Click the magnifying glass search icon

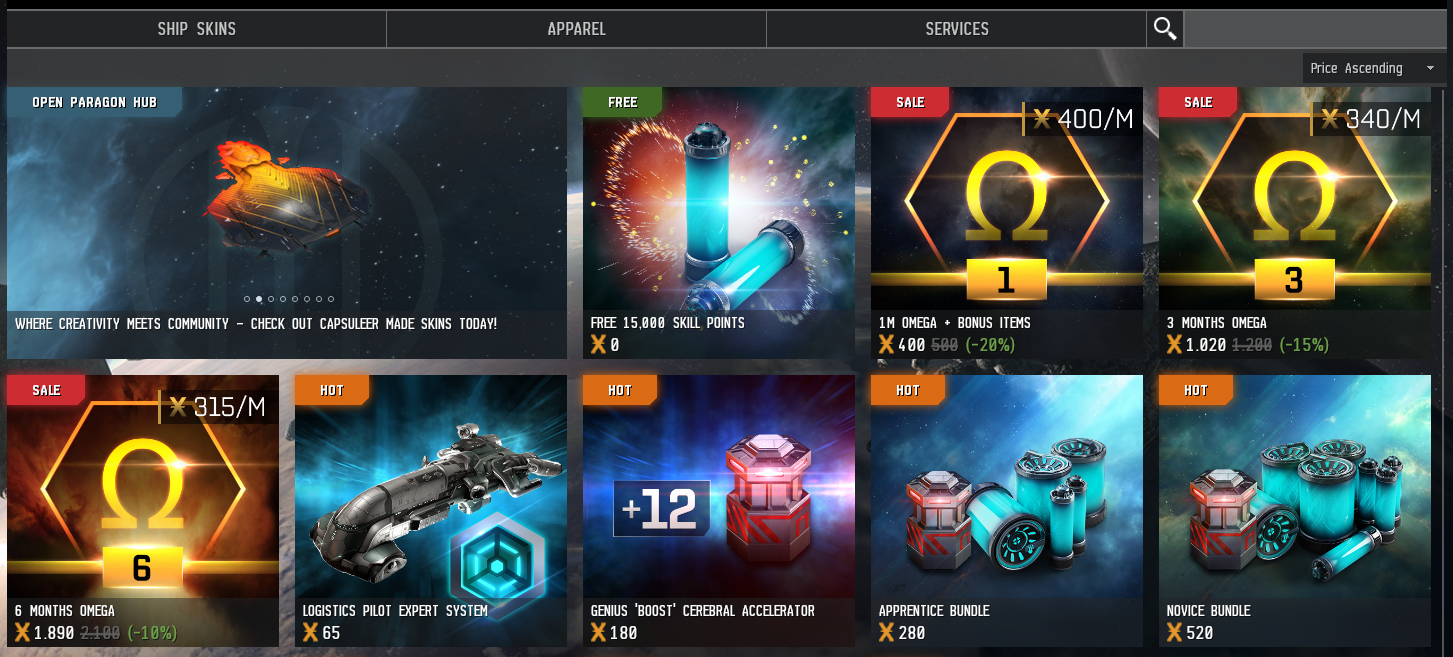pos(1165,29)
